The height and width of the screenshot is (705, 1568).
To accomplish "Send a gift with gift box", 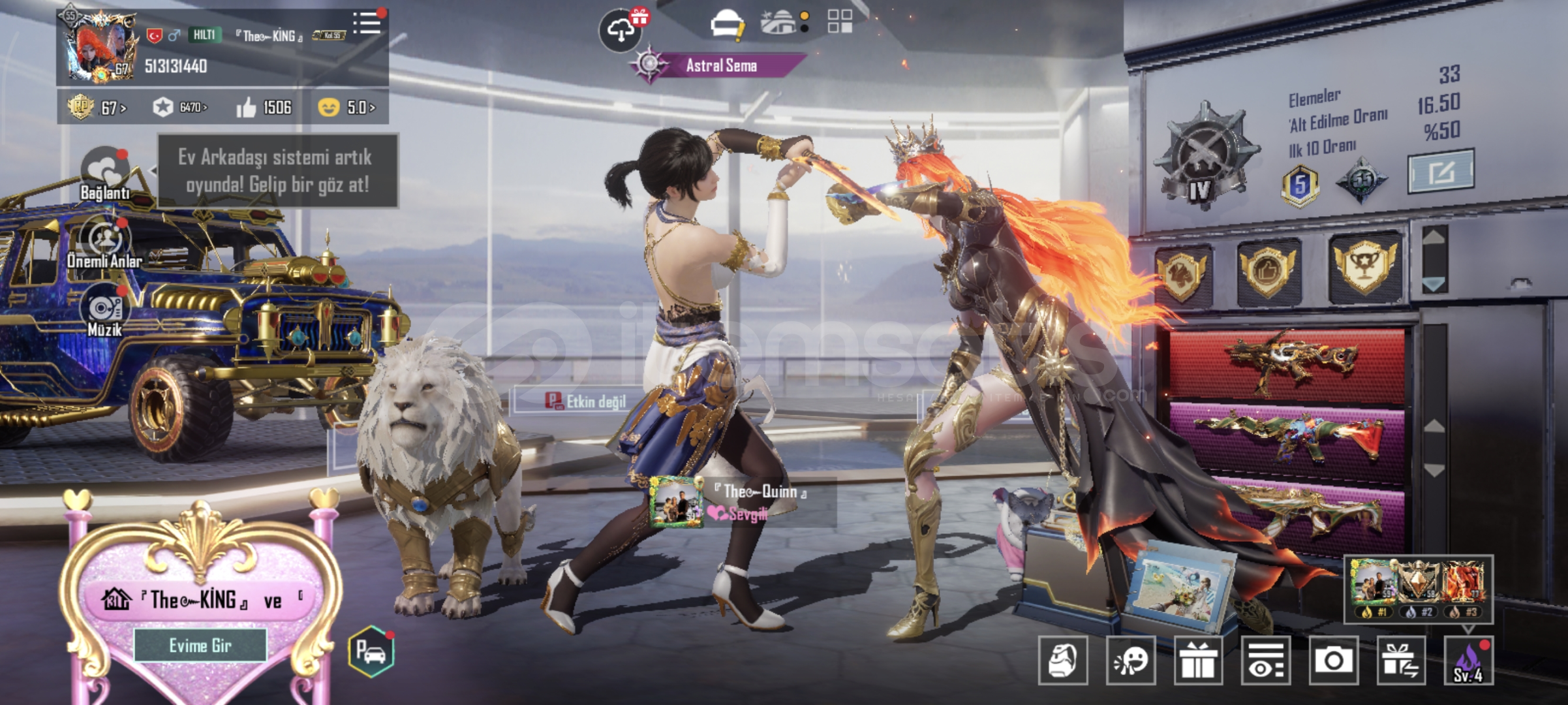I will tap(1198, 661).
